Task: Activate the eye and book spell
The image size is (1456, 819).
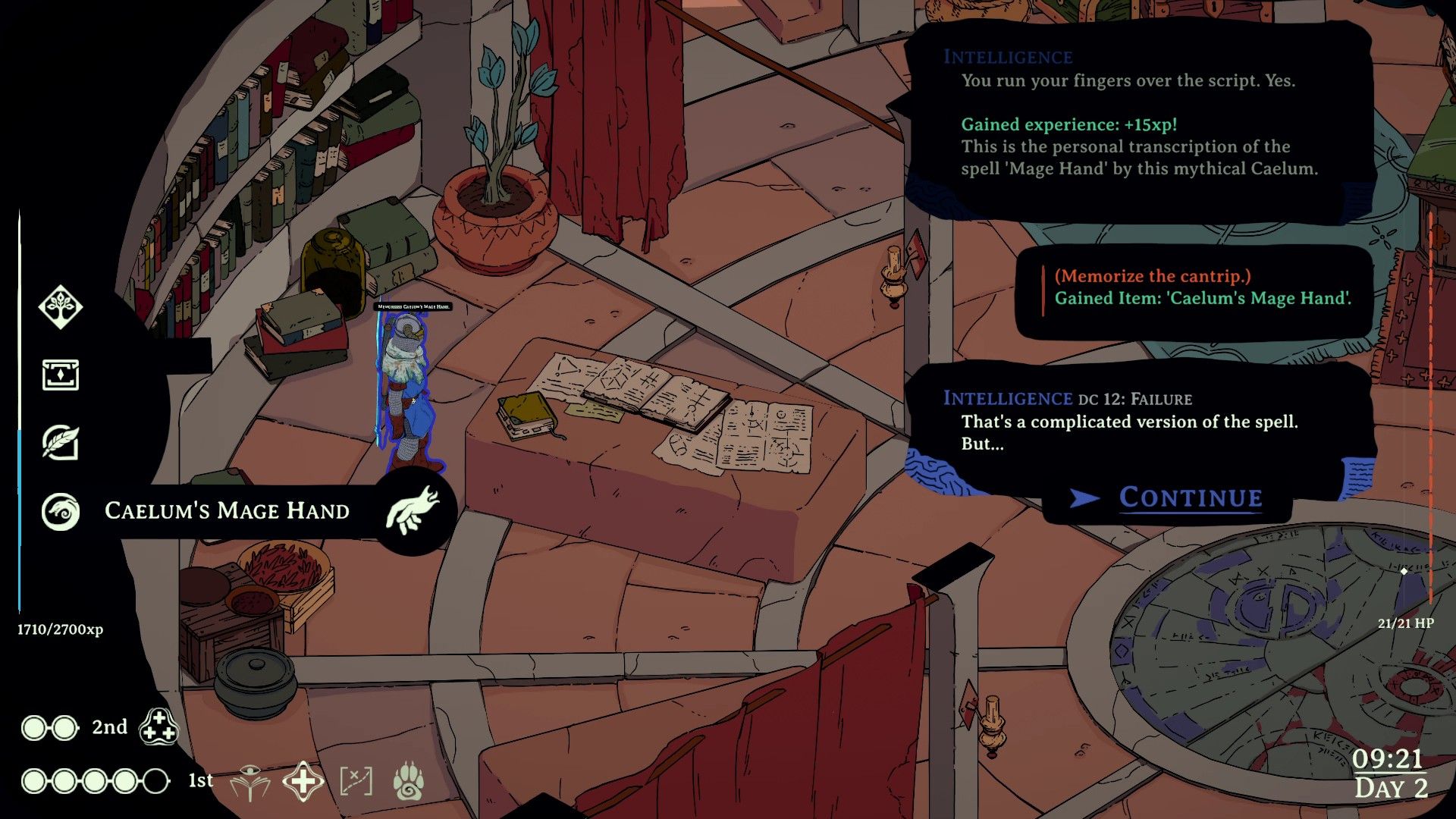Action: (x=250, y=782)
